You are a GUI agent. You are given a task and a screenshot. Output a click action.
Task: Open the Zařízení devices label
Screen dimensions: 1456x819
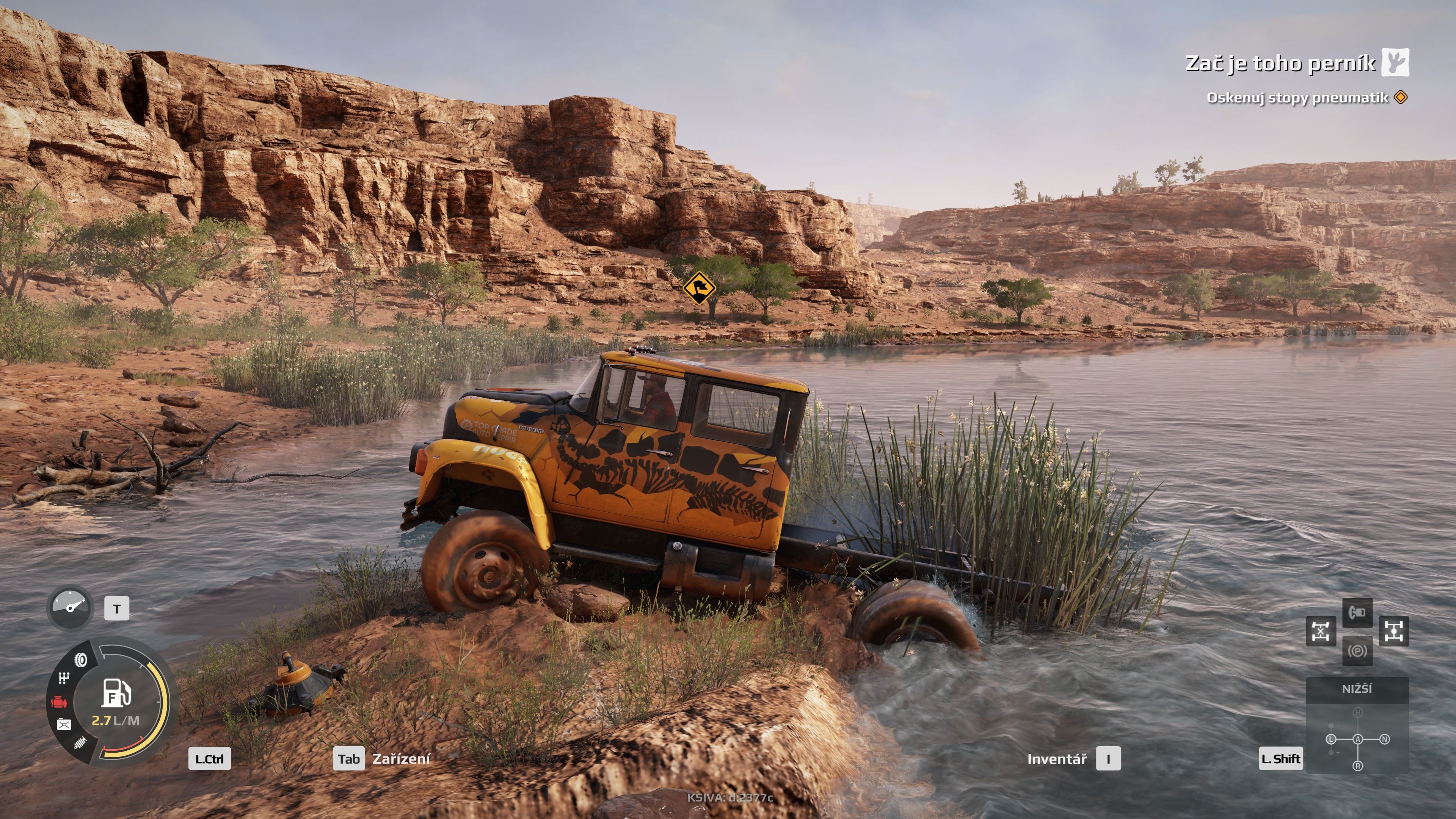point(401,759)
